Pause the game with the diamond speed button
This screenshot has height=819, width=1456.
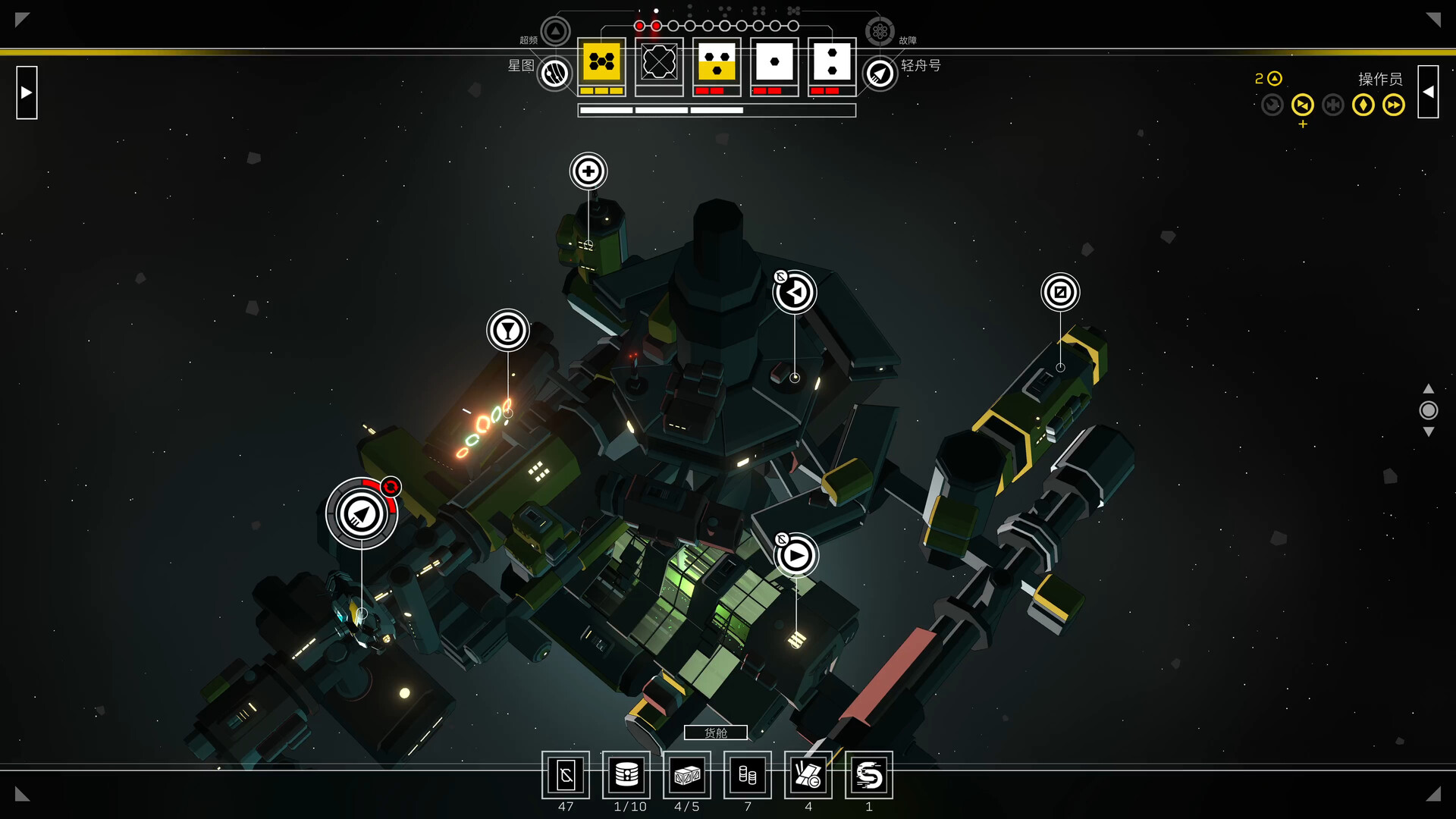pos(1363,105)
